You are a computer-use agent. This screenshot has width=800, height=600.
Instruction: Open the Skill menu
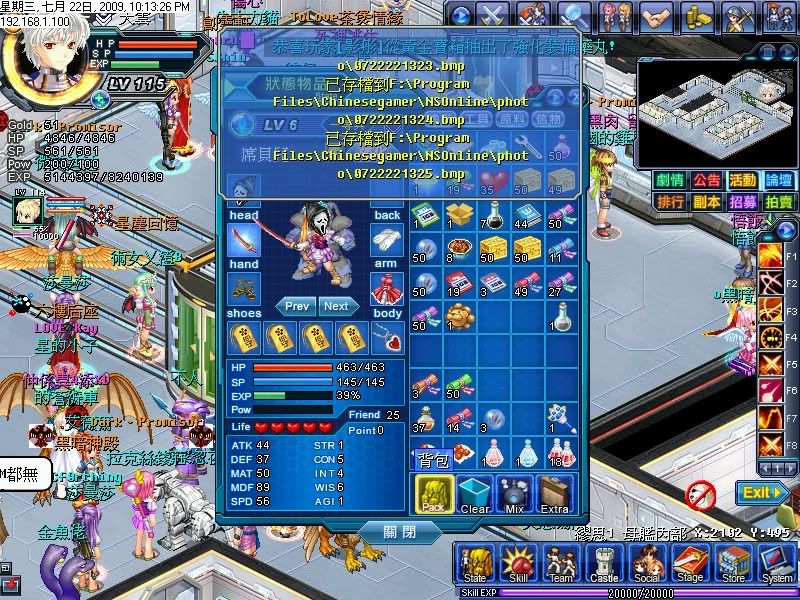click(x=518, y=565)
